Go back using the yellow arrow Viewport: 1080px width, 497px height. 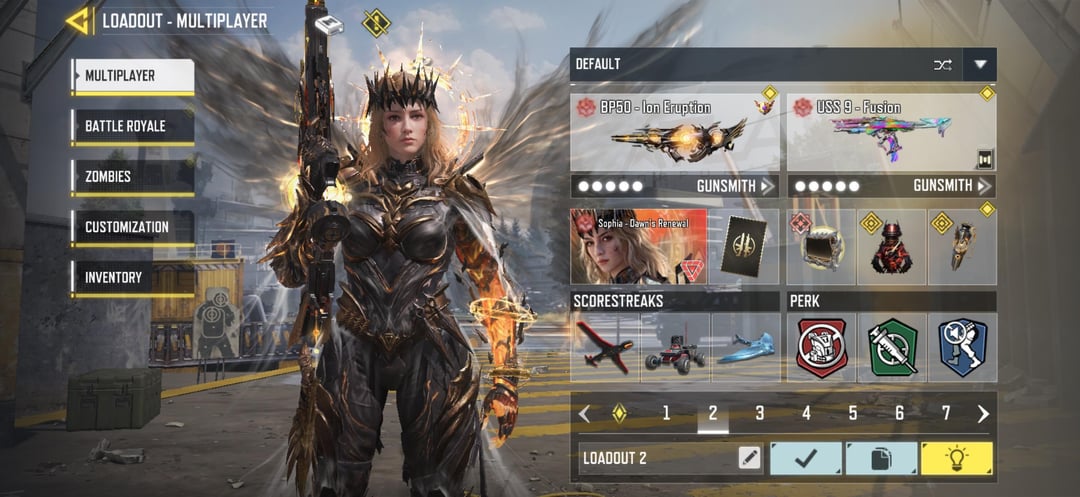[x=79, y=21]
